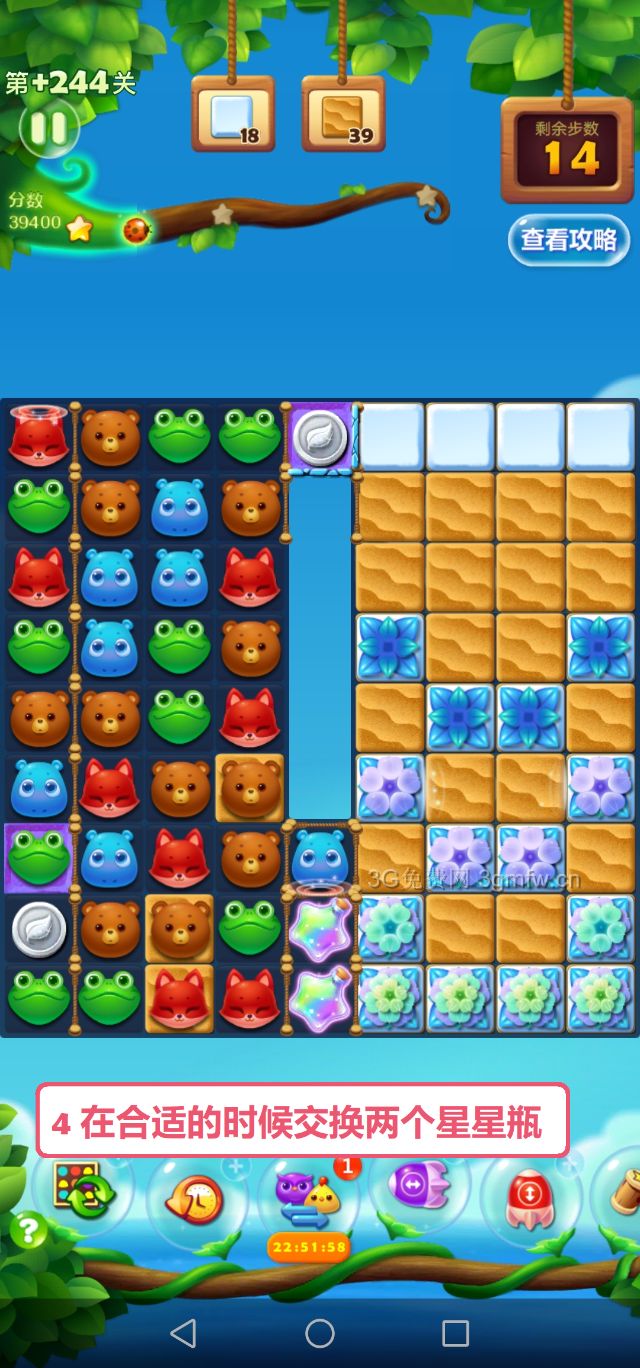The height and width of the screenshot is (1368, 640).
Task: Choose the silver coin tile inside the purple frame
Action: click(x=319, y=437)
